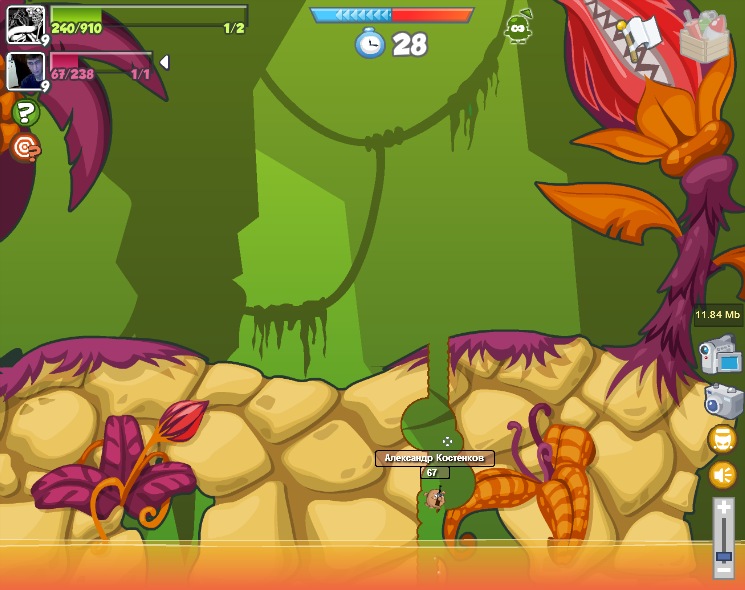745x590 pixels.
Task: Select the first team's avatar portrait
Action: pyautogui.click(x=25, y=24)
